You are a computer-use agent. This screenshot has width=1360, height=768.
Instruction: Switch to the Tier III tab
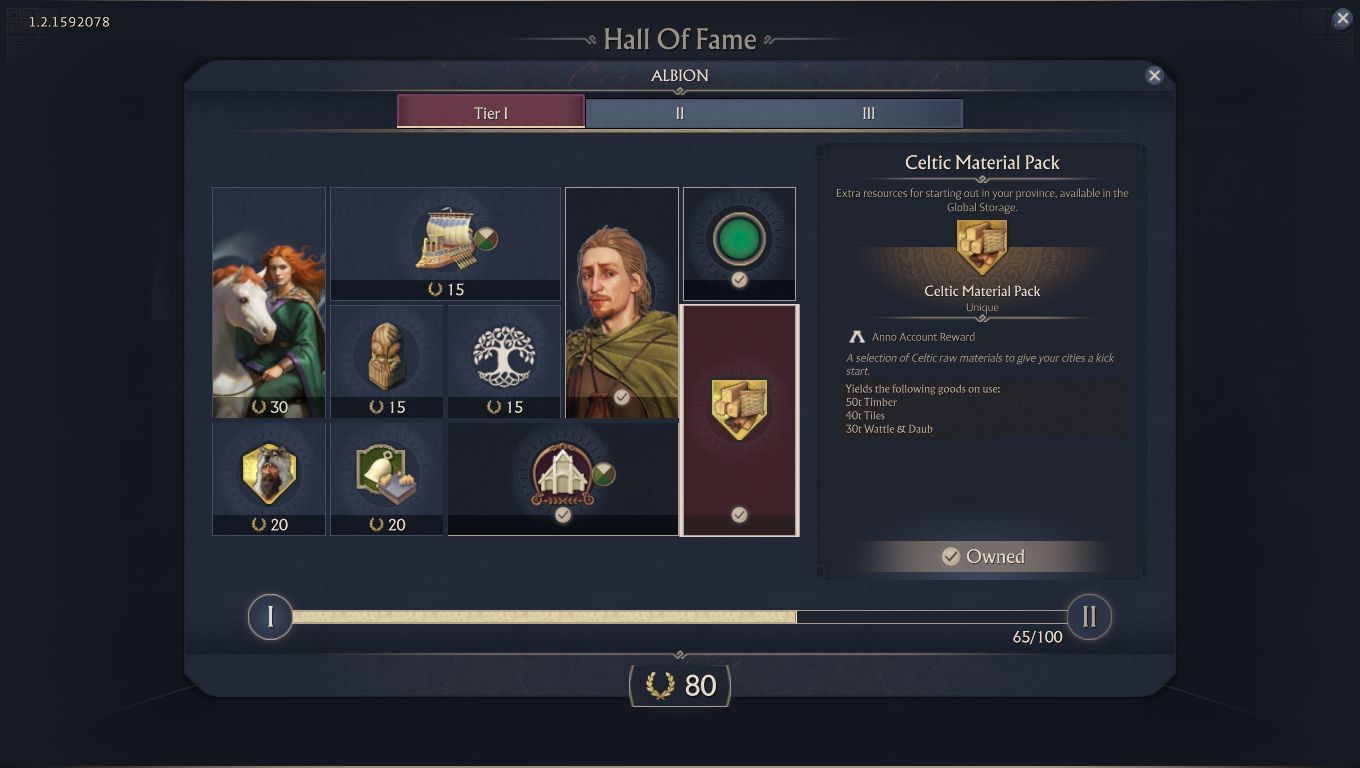pos(867,113)
